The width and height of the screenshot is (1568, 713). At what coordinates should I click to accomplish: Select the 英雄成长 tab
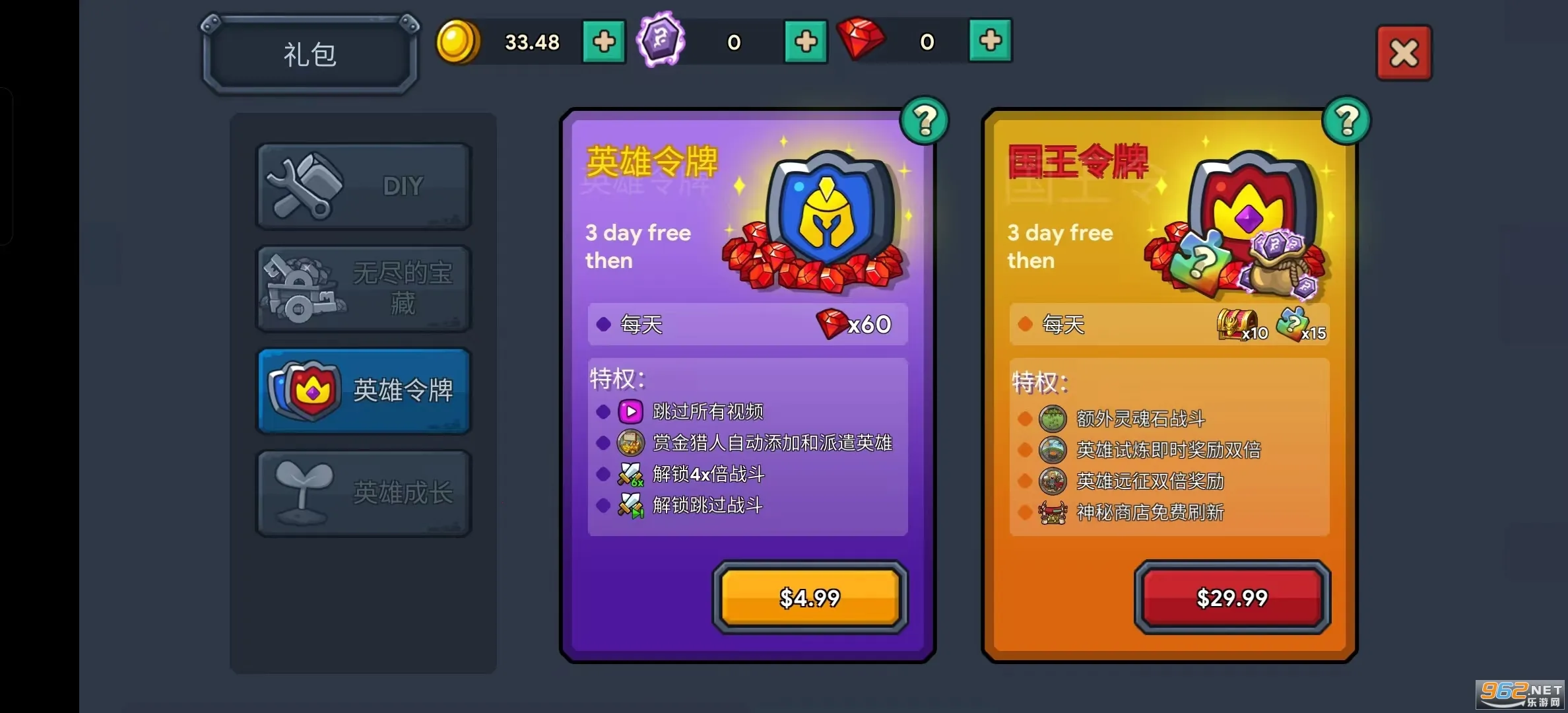363,492
